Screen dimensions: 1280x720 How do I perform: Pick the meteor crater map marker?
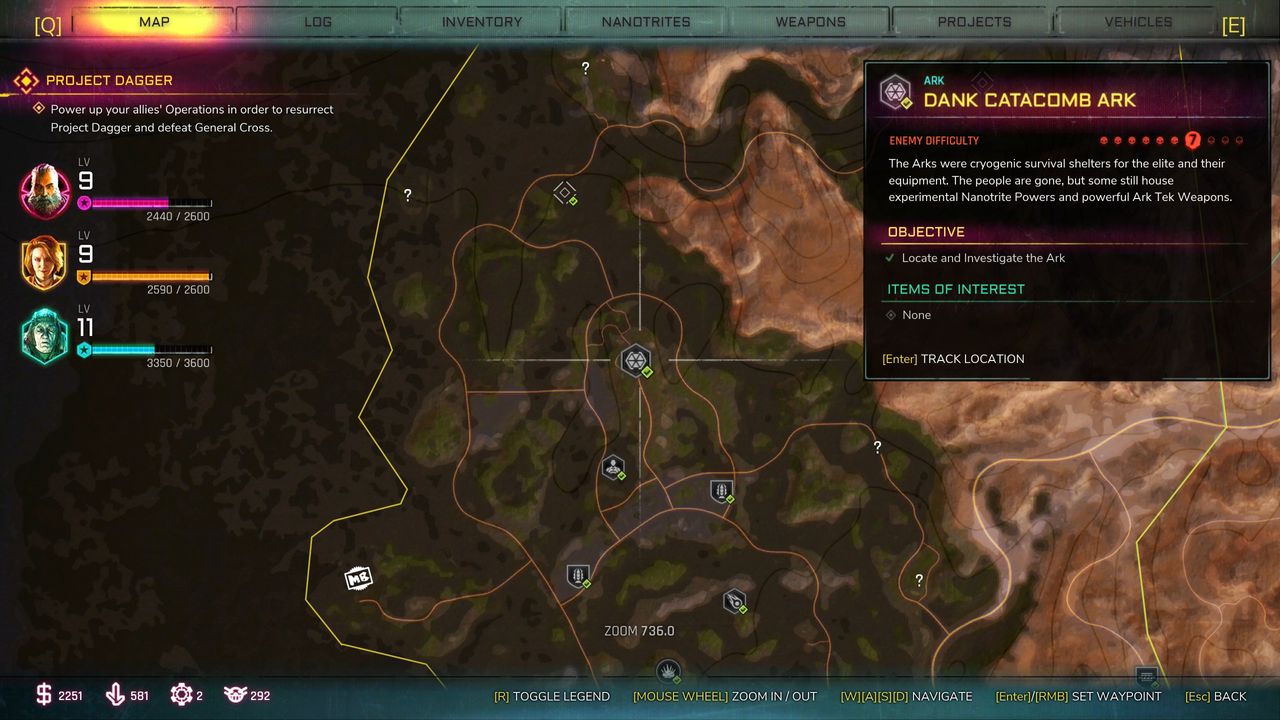(735, 601)
